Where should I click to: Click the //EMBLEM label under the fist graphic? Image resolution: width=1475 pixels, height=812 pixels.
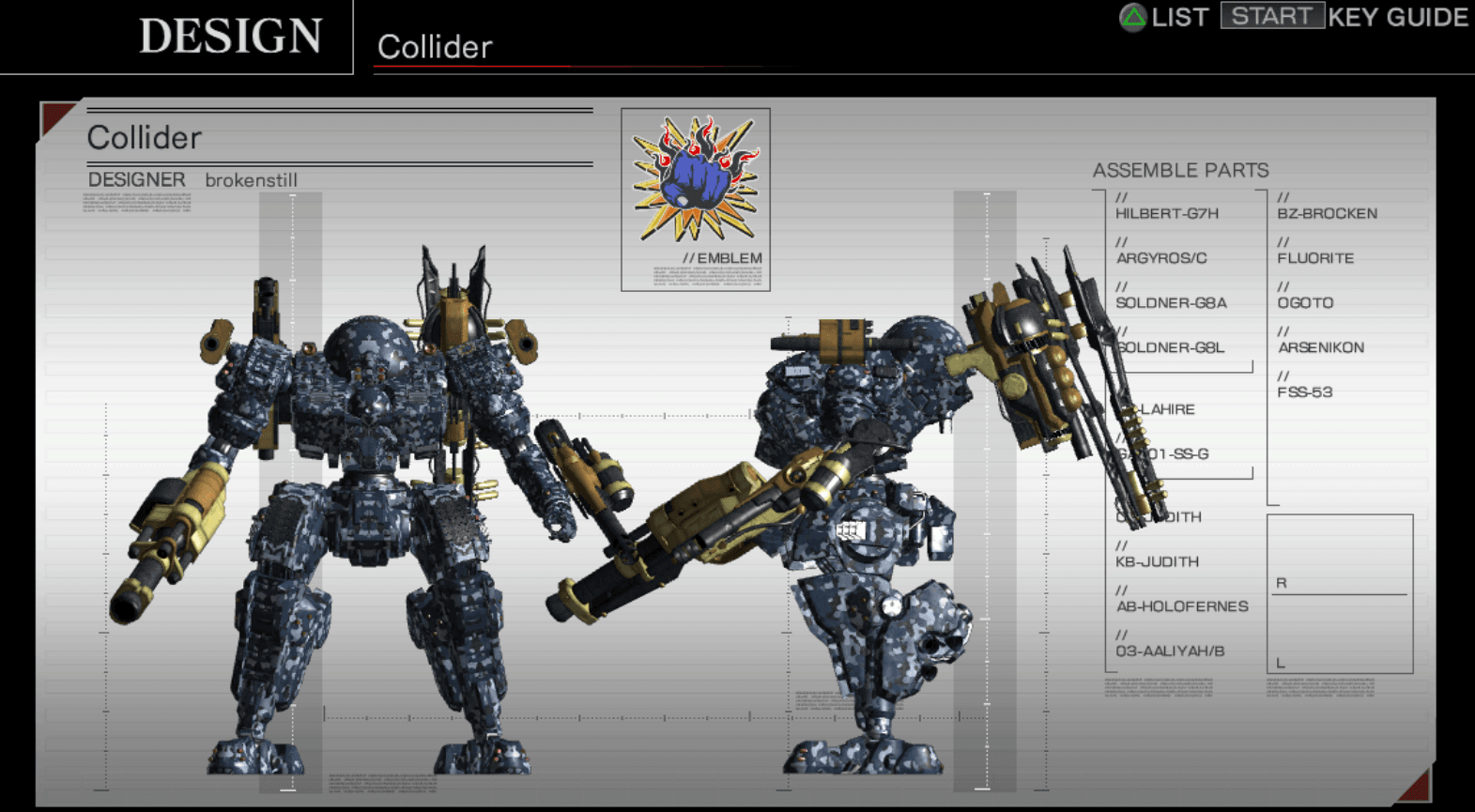coord(723,257)
